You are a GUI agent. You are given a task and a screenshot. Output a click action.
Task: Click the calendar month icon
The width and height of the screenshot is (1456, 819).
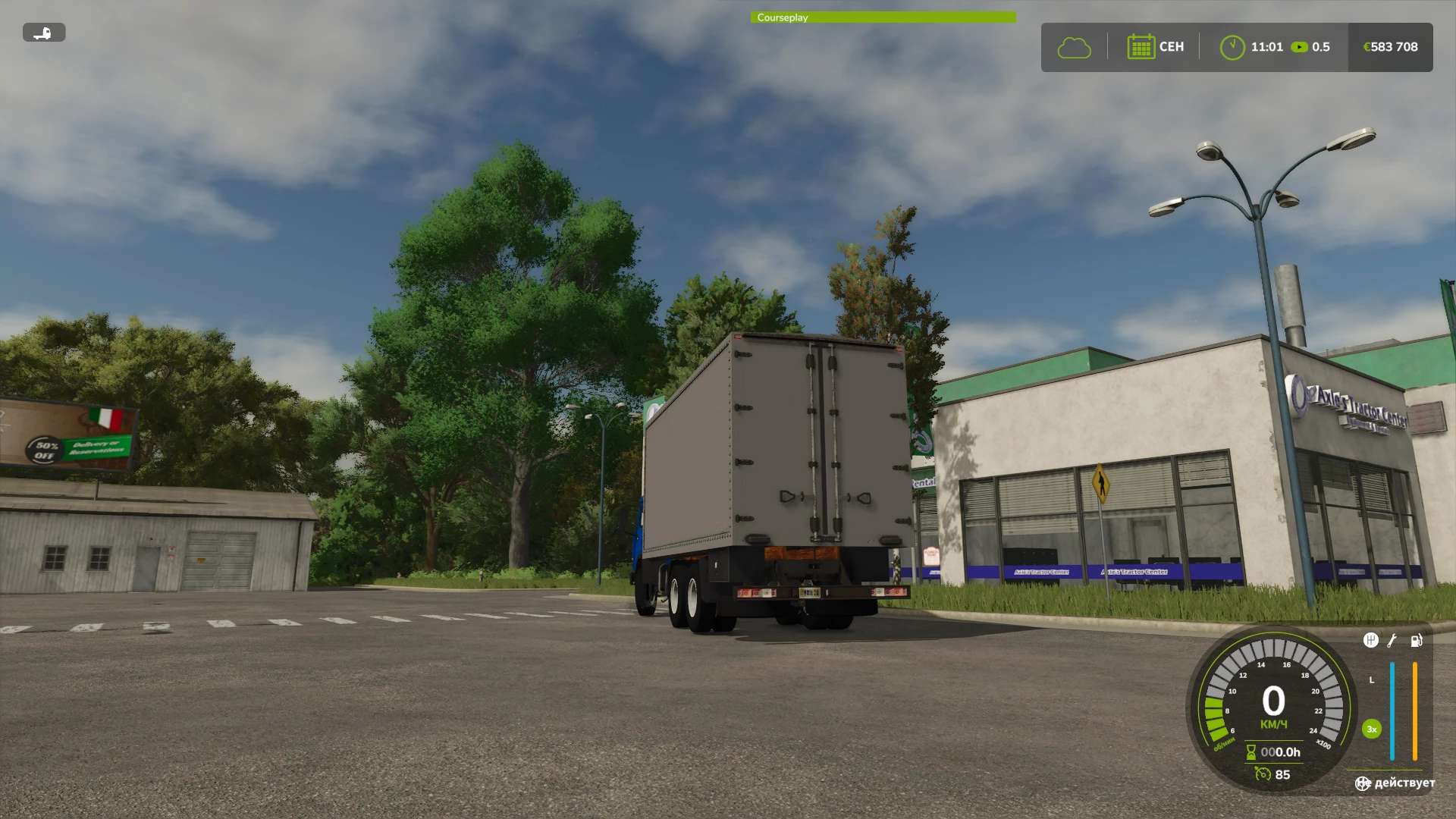click(x=1141, y=47)
